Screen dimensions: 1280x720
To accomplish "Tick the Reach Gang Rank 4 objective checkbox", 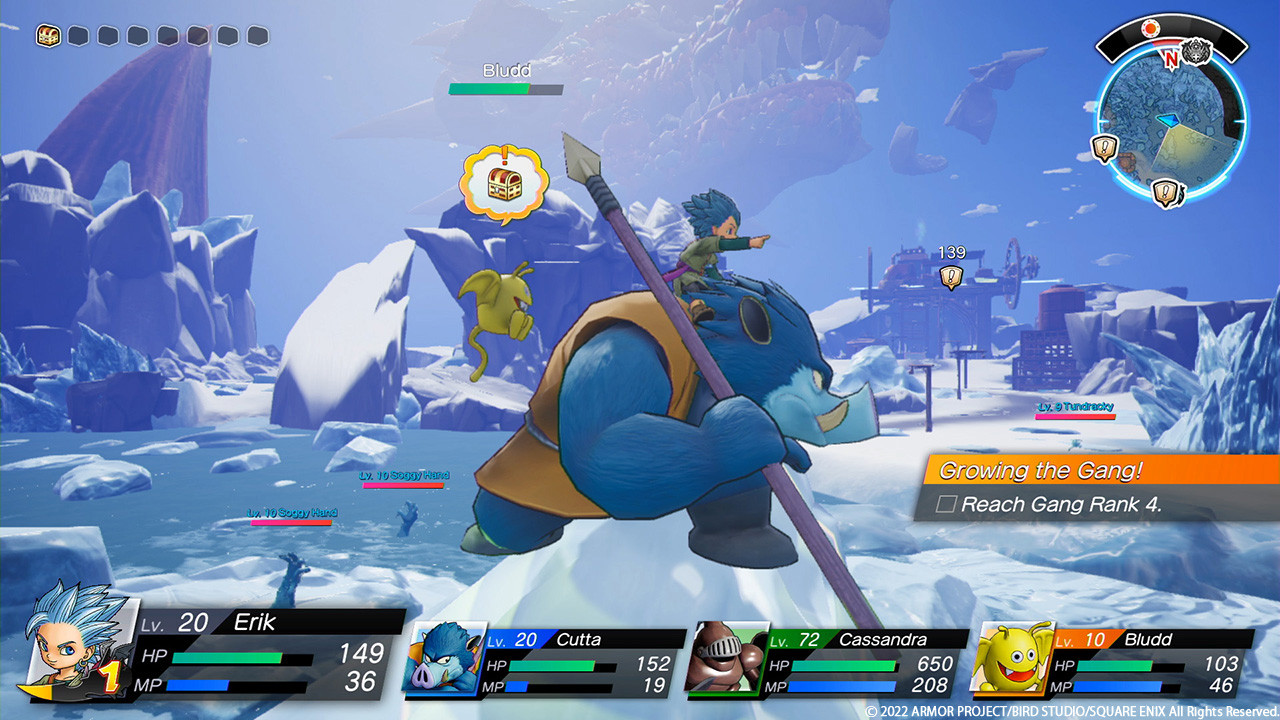I will pos(945,504).
